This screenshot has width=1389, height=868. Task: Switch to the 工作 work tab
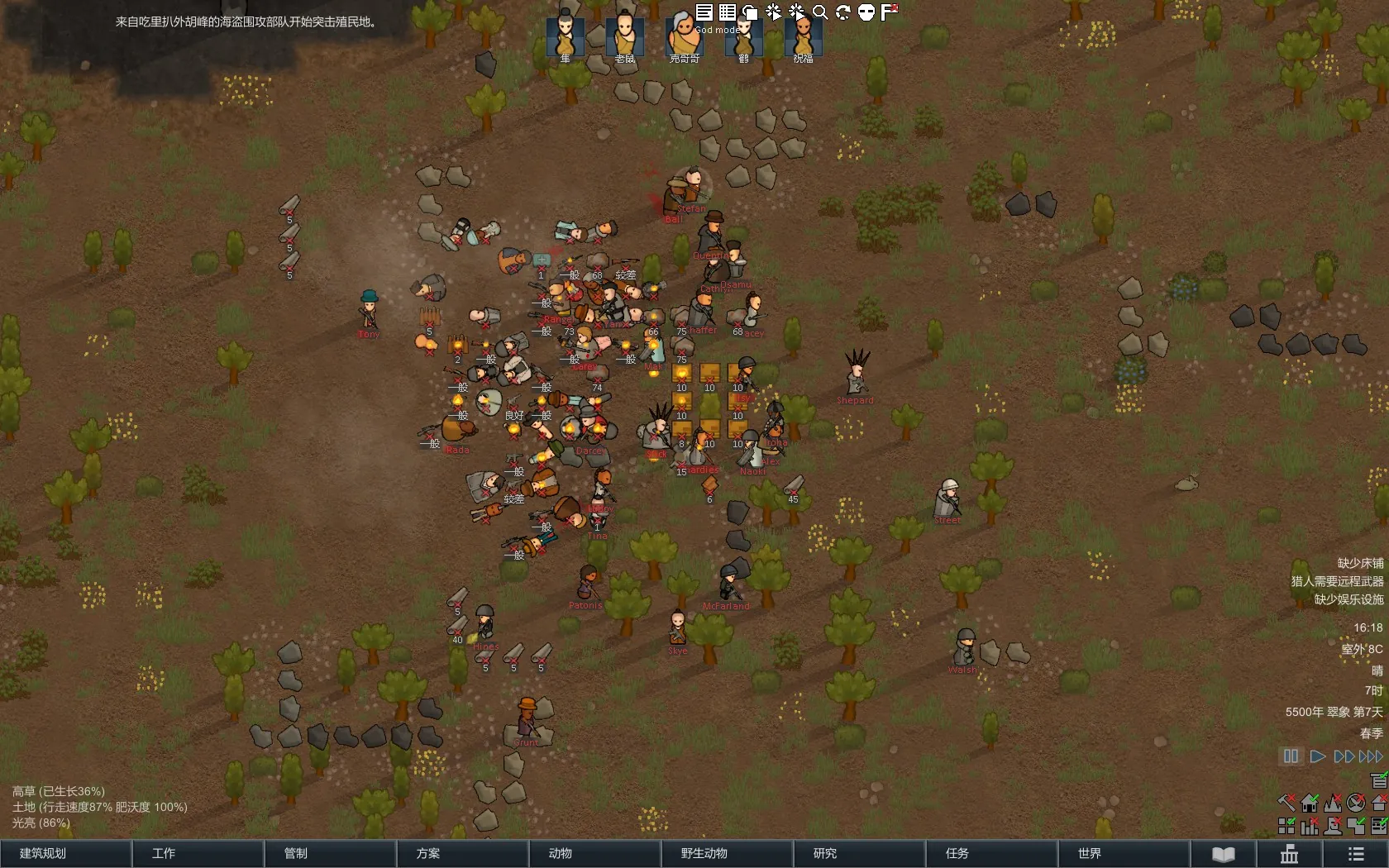198,853
